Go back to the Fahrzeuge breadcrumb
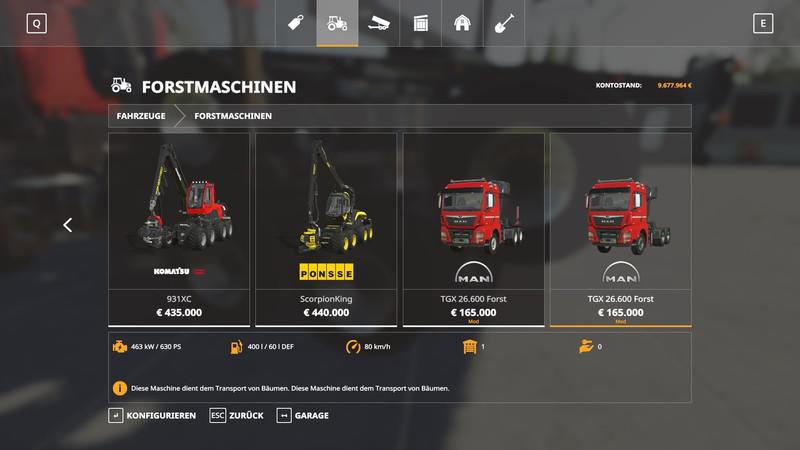This screenshot has height=450, width=800. (x=141, y=116)
